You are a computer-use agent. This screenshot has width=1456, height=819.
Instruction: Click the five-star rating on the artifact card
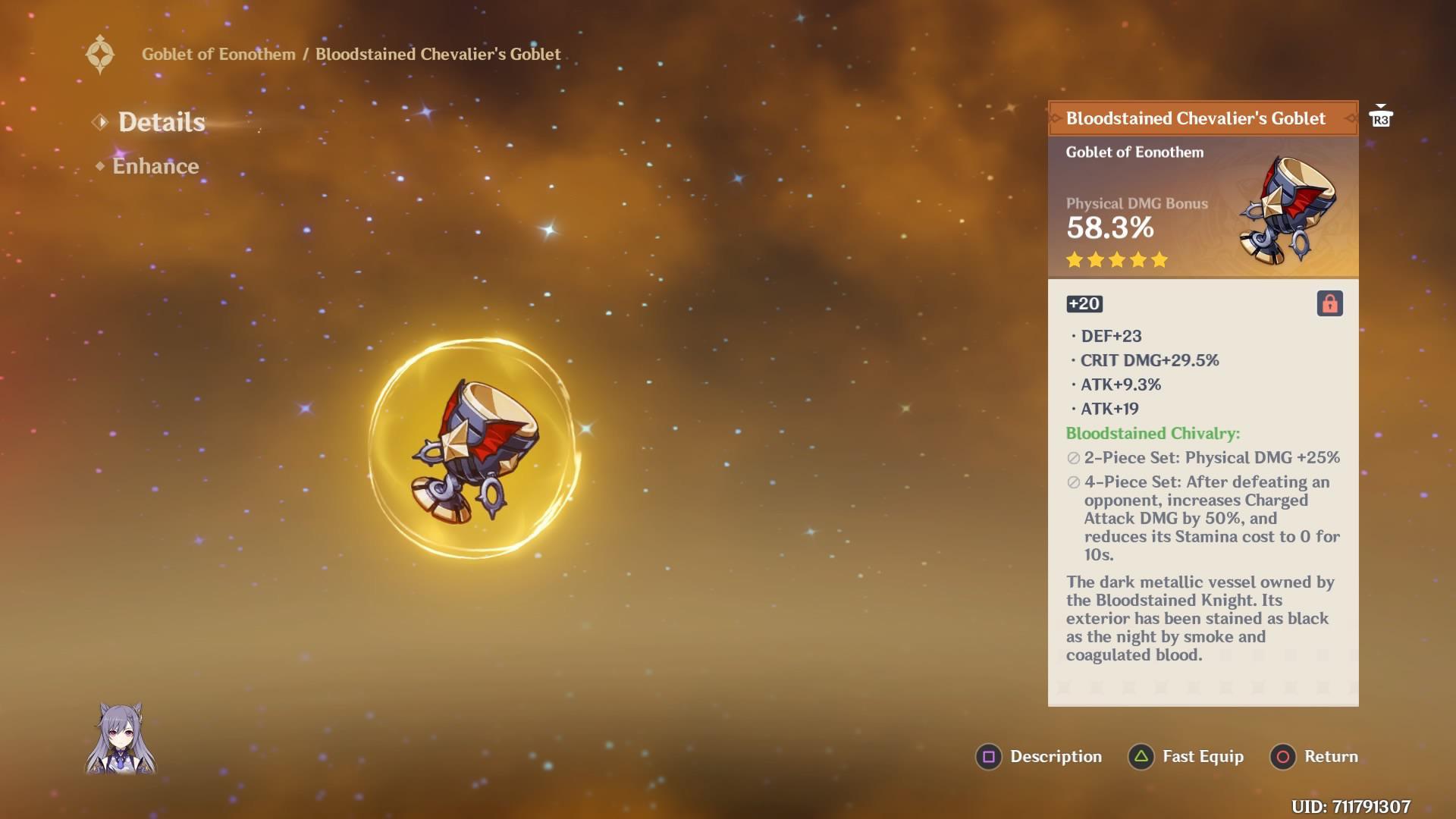[x=1116, y=260]
